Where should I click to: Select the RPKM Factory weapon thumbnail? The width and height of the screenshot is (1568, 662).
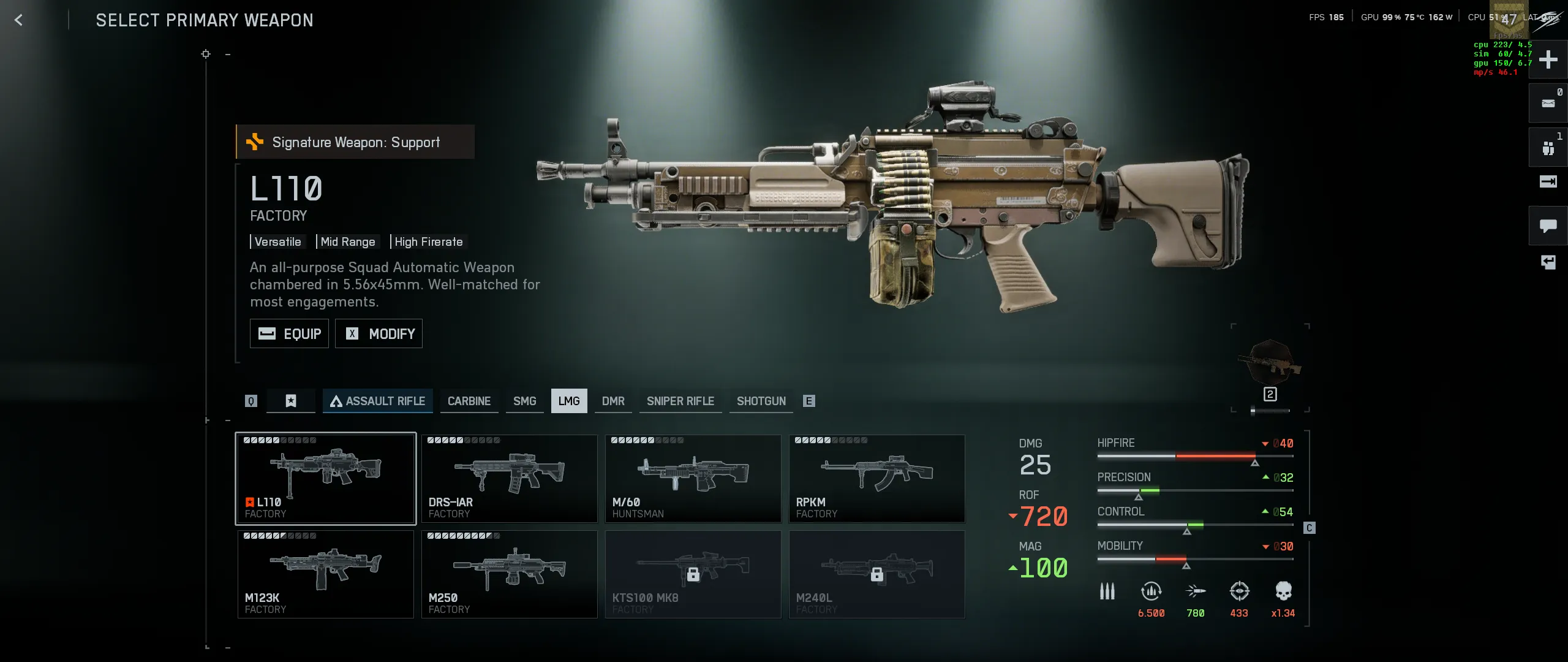[x=877, y=478]
